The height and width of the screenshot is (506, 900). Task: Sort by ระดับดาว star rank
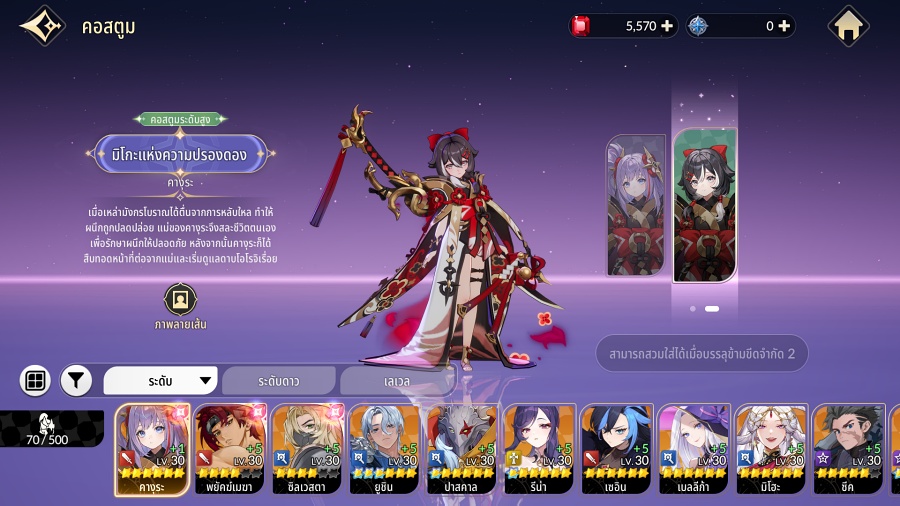click(x=279, y=381)
